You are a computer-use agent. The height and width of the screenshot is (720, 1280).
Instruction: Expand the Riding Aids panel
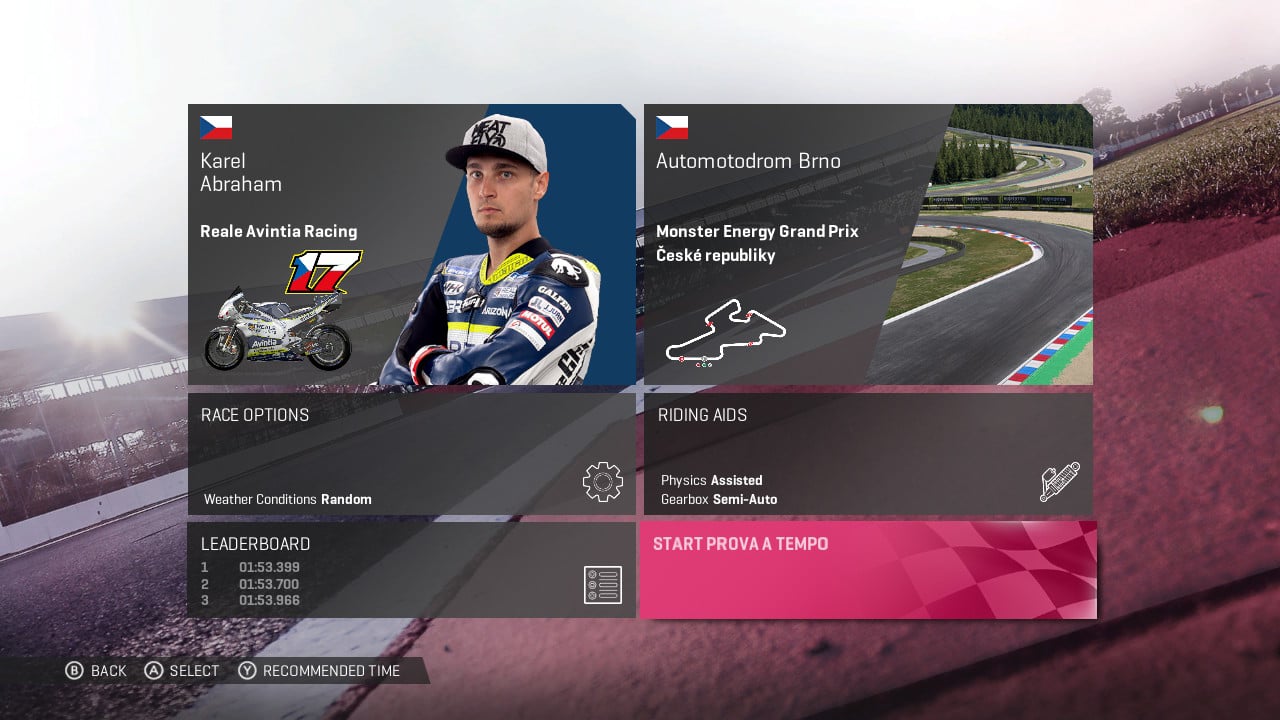pyautogui.click(x=868, y=455)
